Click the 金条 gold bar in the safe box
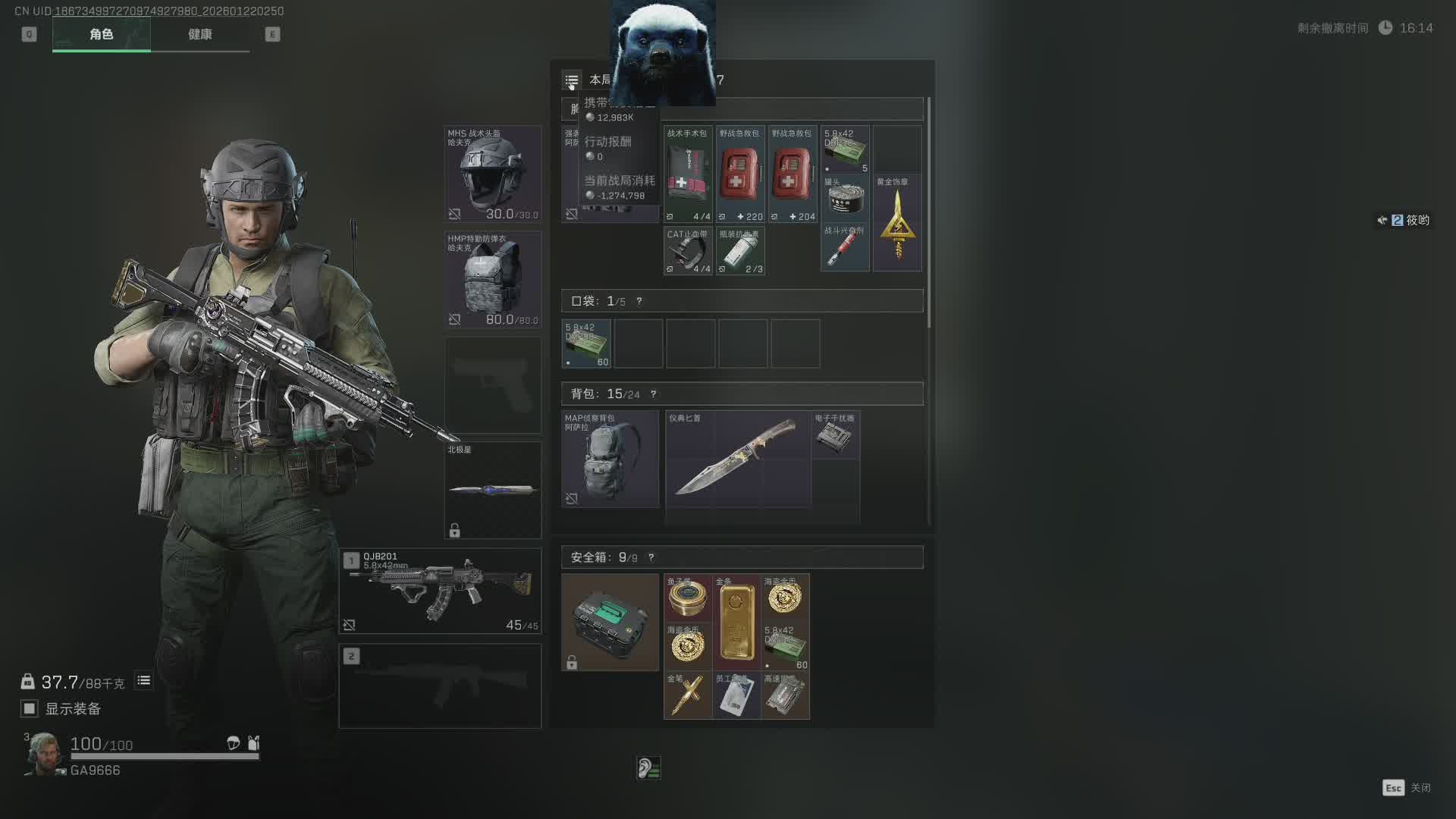The image size is (1456, 819). pos(736,622)
